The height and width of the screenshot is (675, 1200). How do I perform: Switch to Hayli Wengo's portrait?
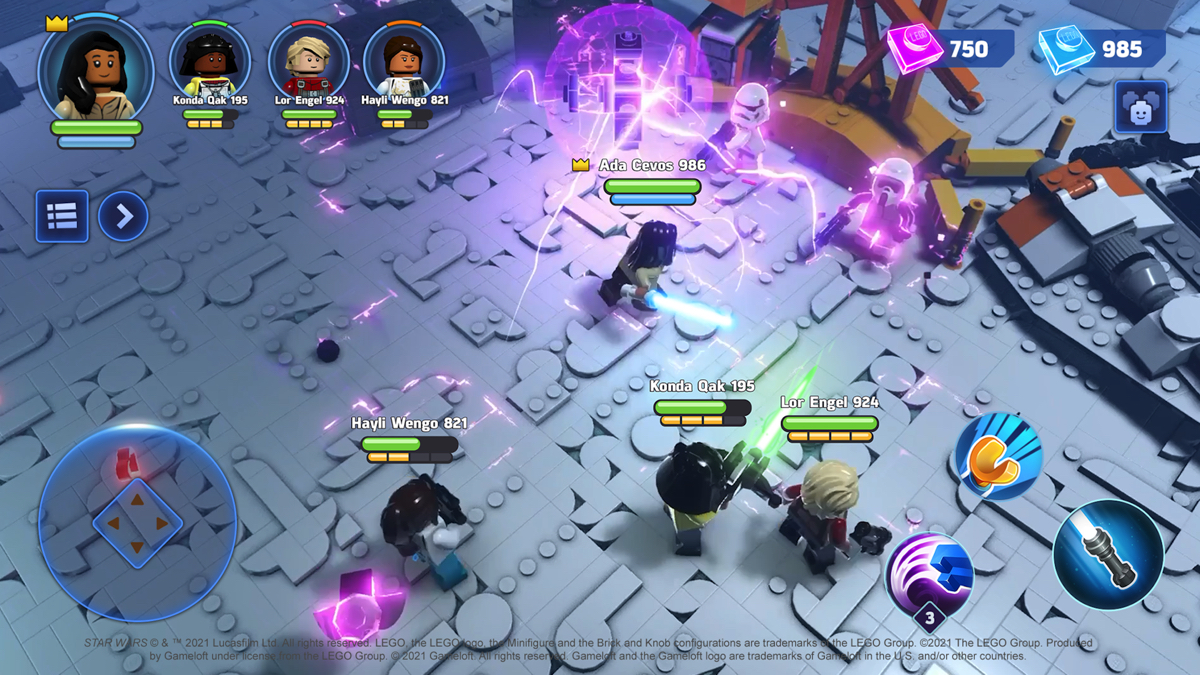tap(404, 60)
